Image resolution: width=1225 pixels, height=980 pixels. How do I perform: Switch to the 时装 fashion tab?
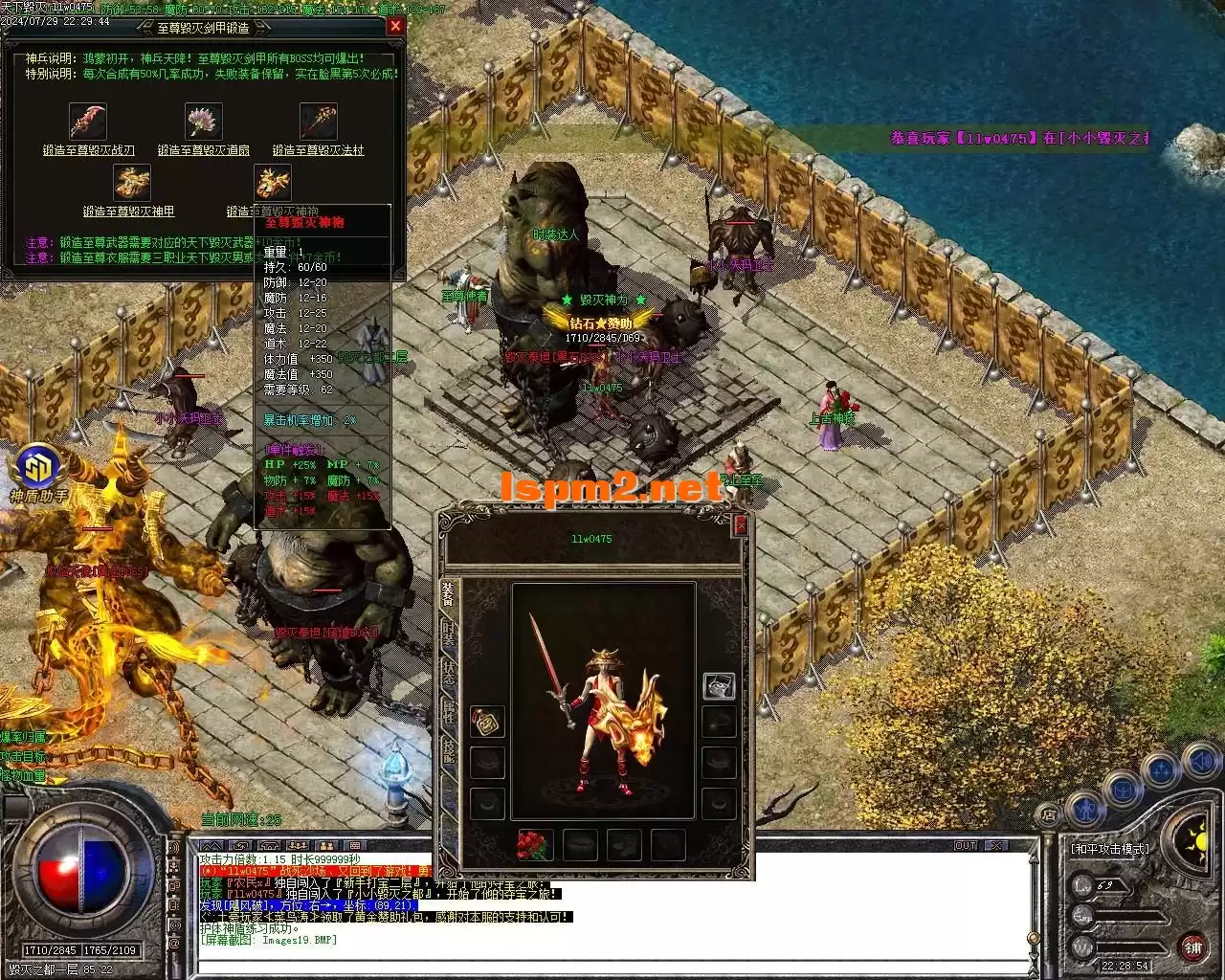pyautogui.click(x=448, y=633)
